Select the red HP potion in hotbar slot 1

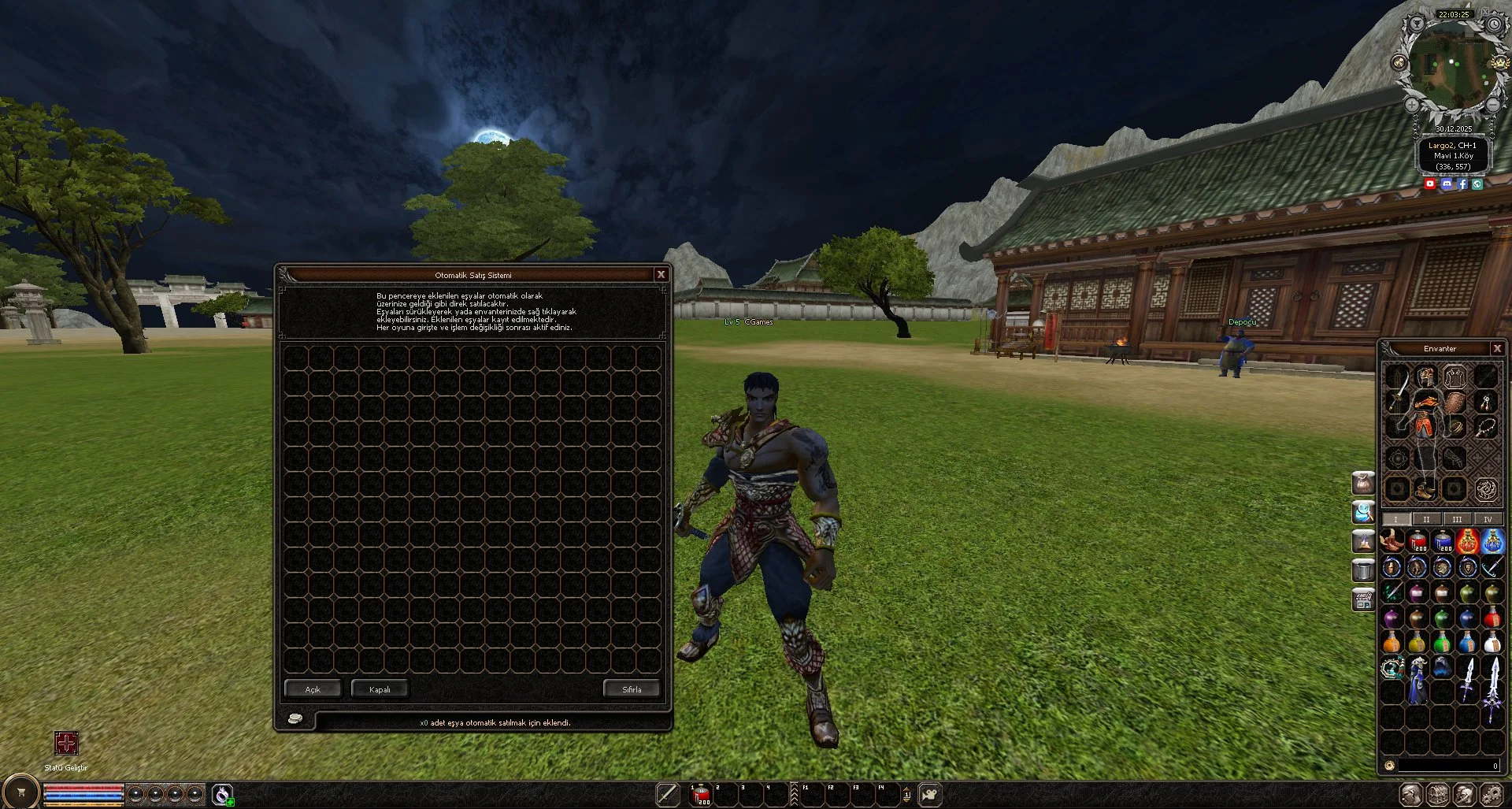700,795
